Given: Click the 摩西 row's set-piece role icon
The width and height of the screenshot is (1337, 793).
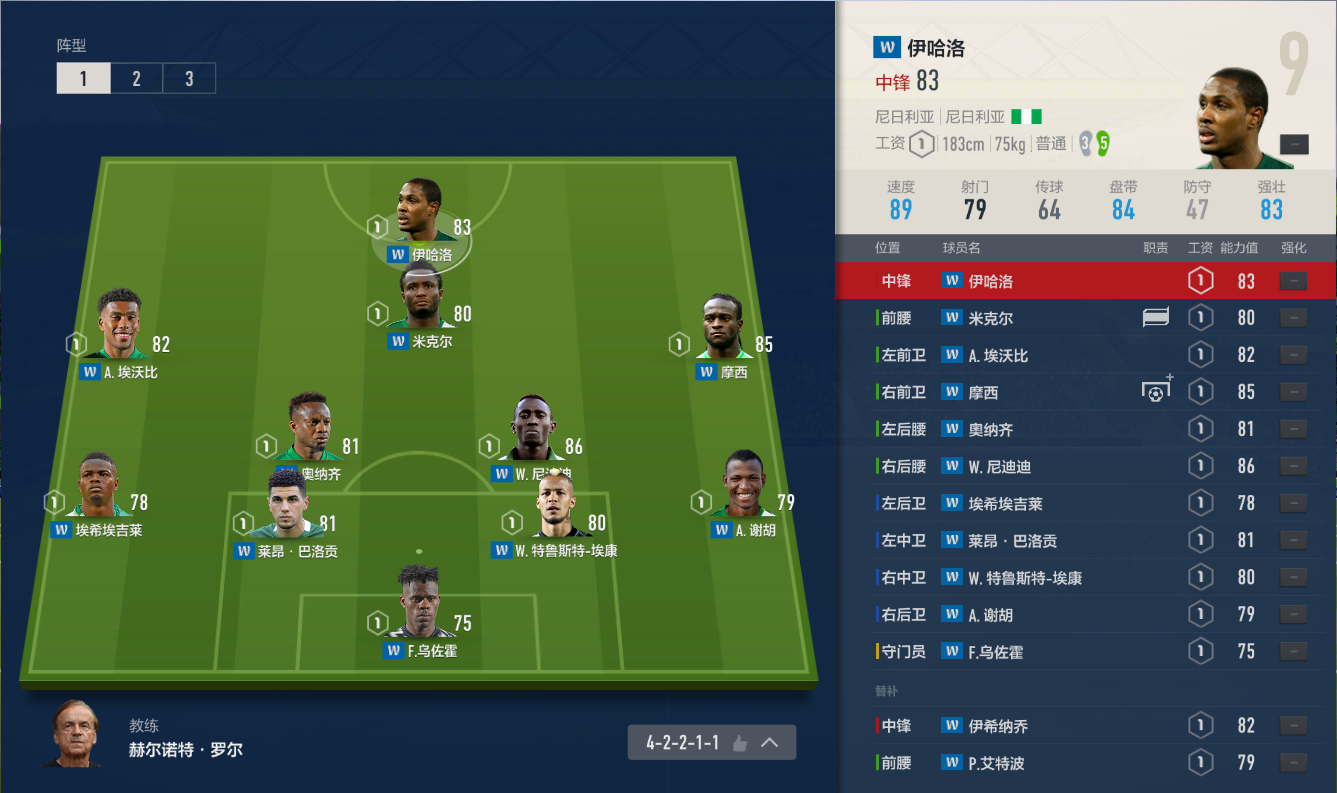Looking at the screenshot, I should [x=1156, y=391].
